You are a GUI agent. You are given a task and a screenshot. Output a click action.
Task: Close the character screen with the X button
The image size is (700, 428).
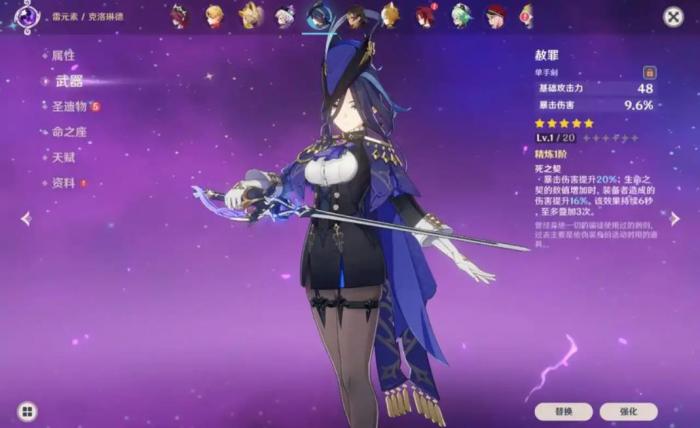673,17
